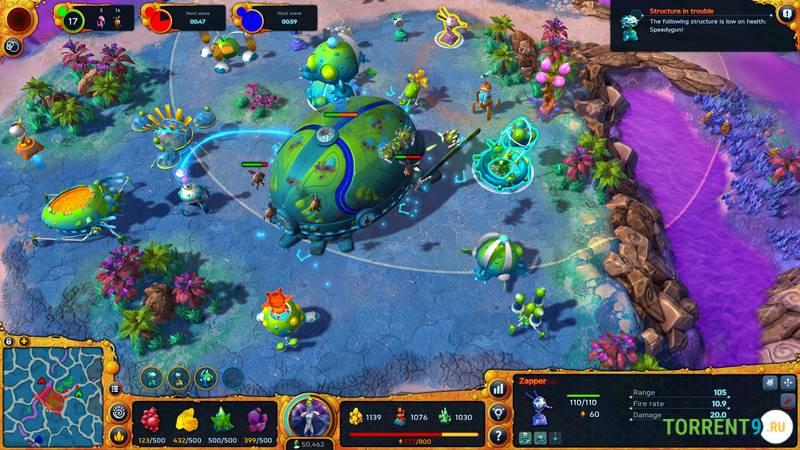
Task: Open the question mark help button
Action: tap(498, 436)
